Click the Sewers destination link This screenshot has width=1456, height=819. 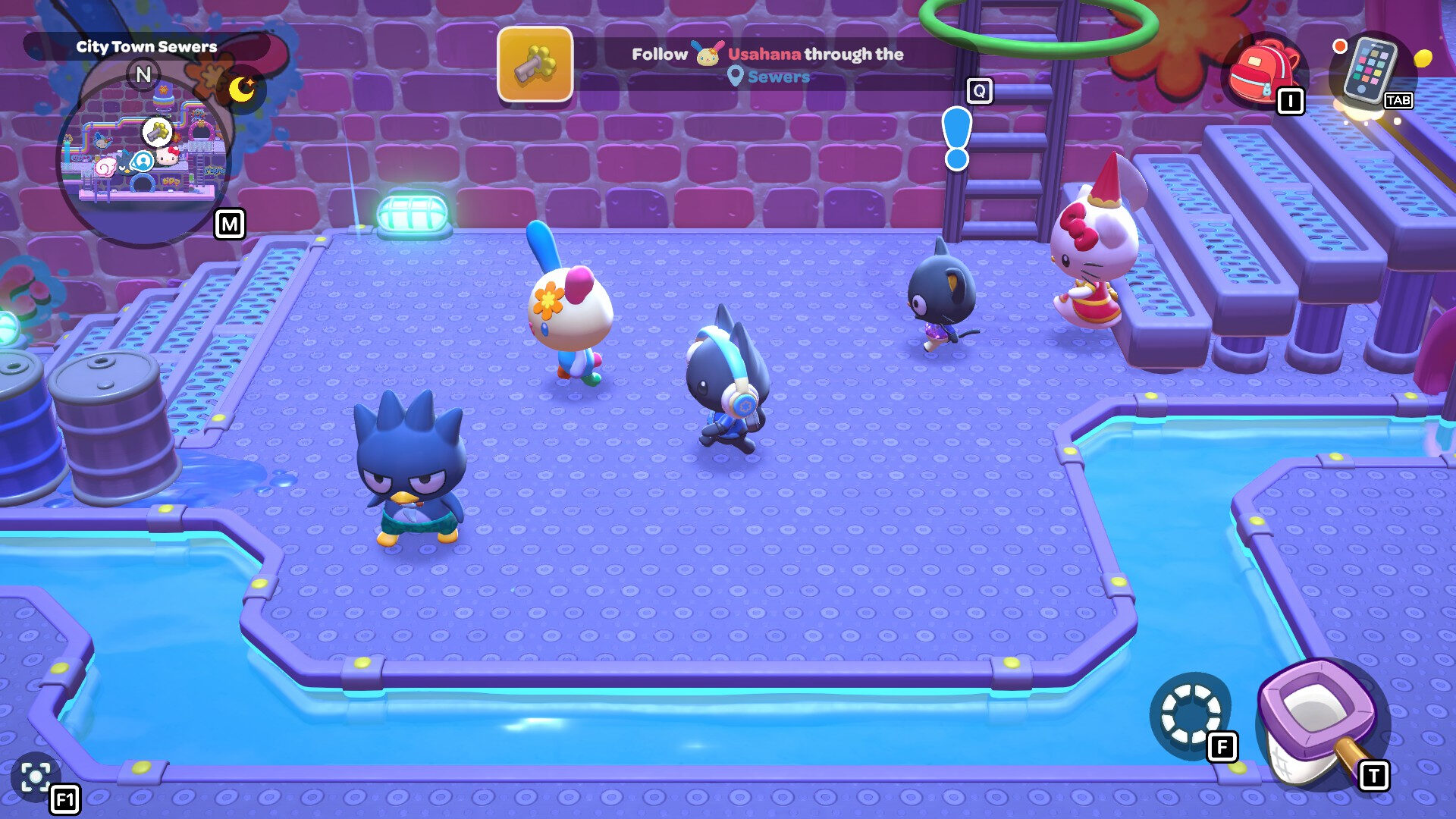click(x=778, y=76)
